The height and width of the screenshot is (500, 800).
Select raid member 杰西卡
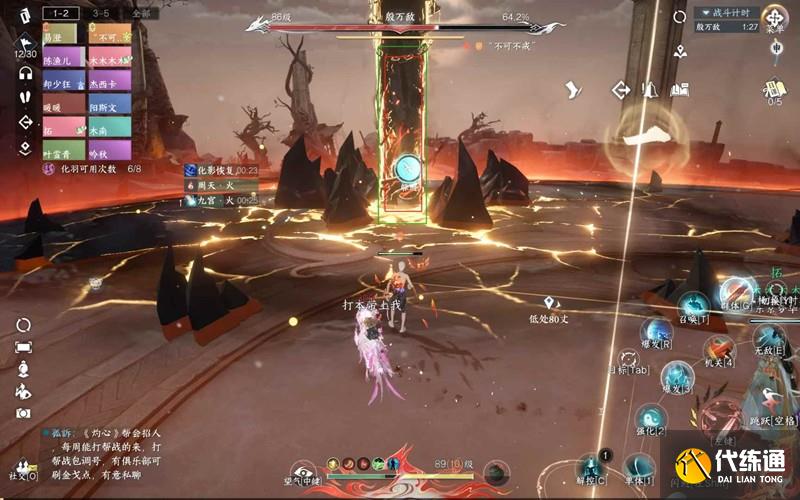point(110,82)
